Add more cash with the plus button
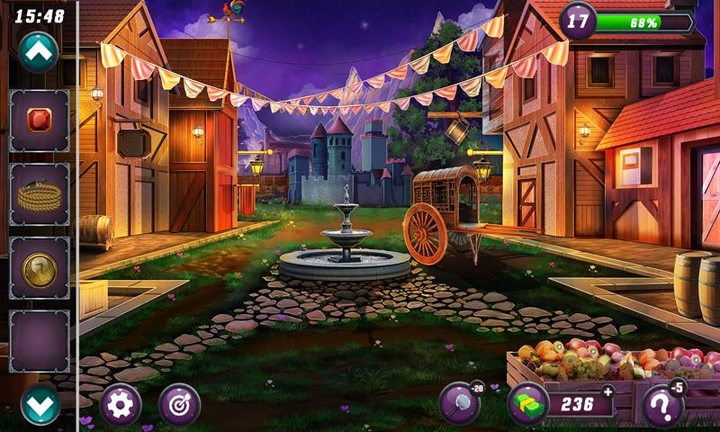Image resolution: width=720 pixels, height=432 pixels. pos(607,392)
